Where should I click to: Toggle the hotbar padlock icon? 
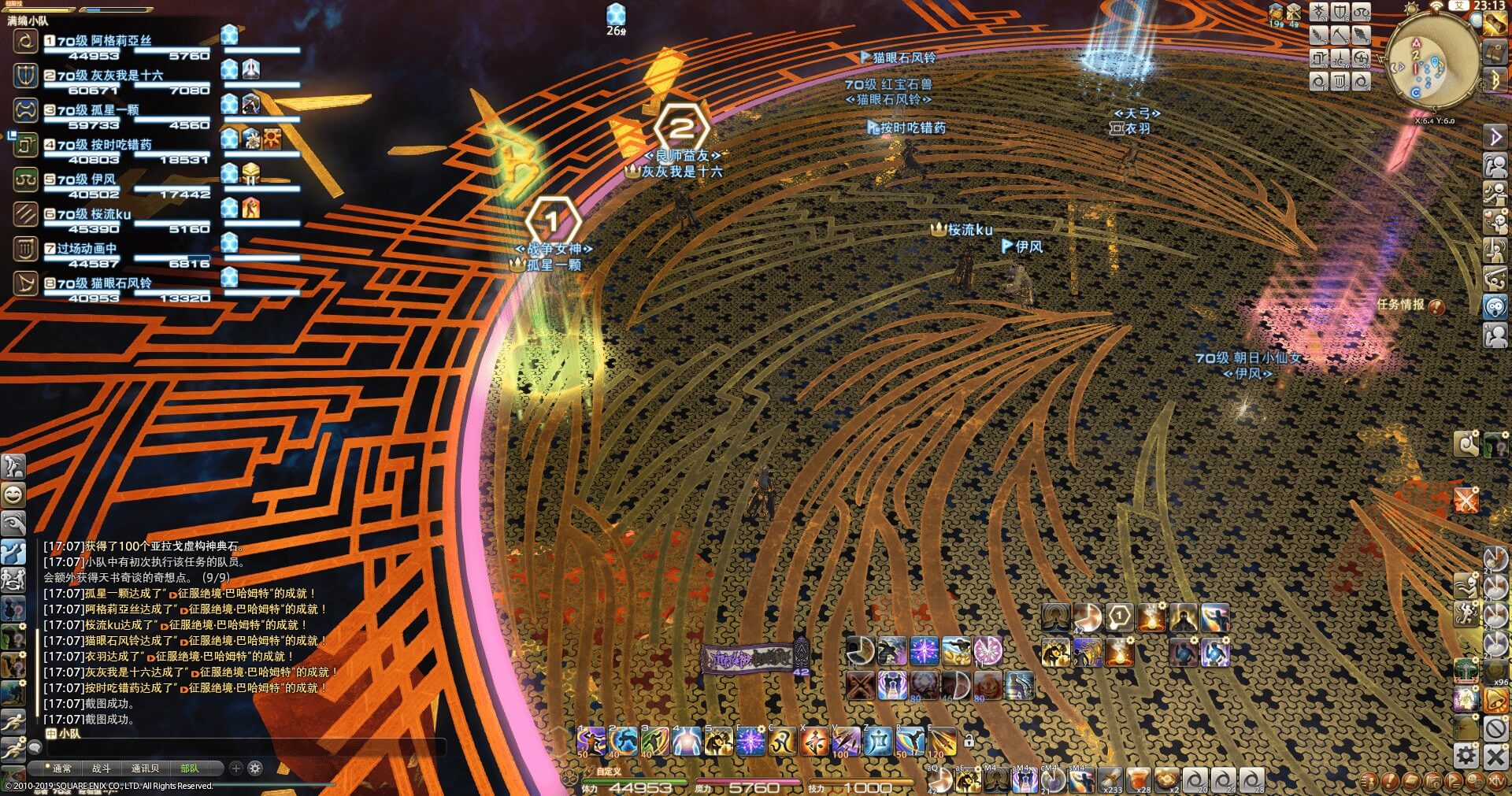coord(969,740)
